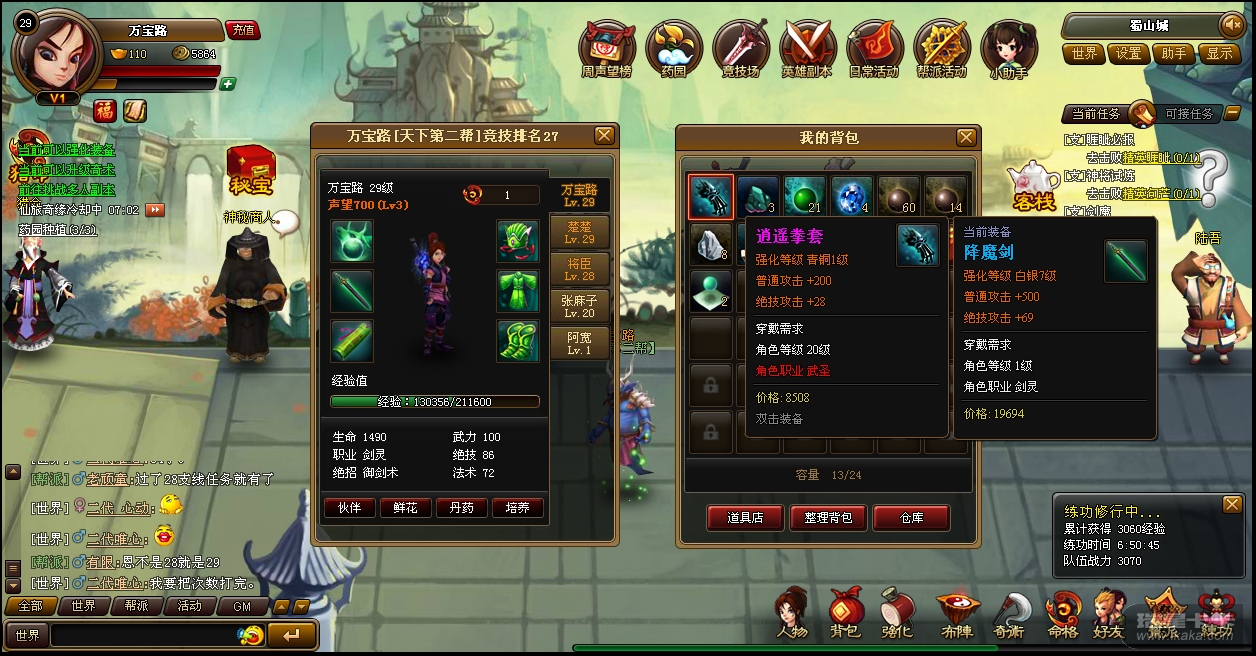1256x656 pixels.
Task: Open the 药园 herb garden icon
Action: (x=674, y=50)
